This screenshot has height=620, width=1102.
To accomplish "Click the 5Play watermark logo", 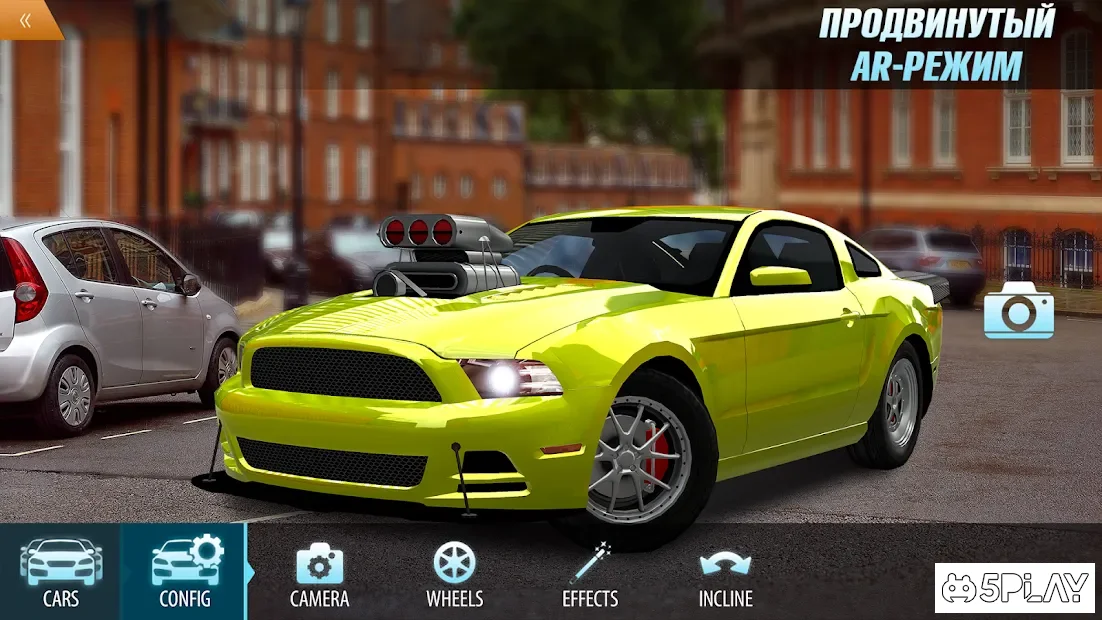I will point(1015,588).
